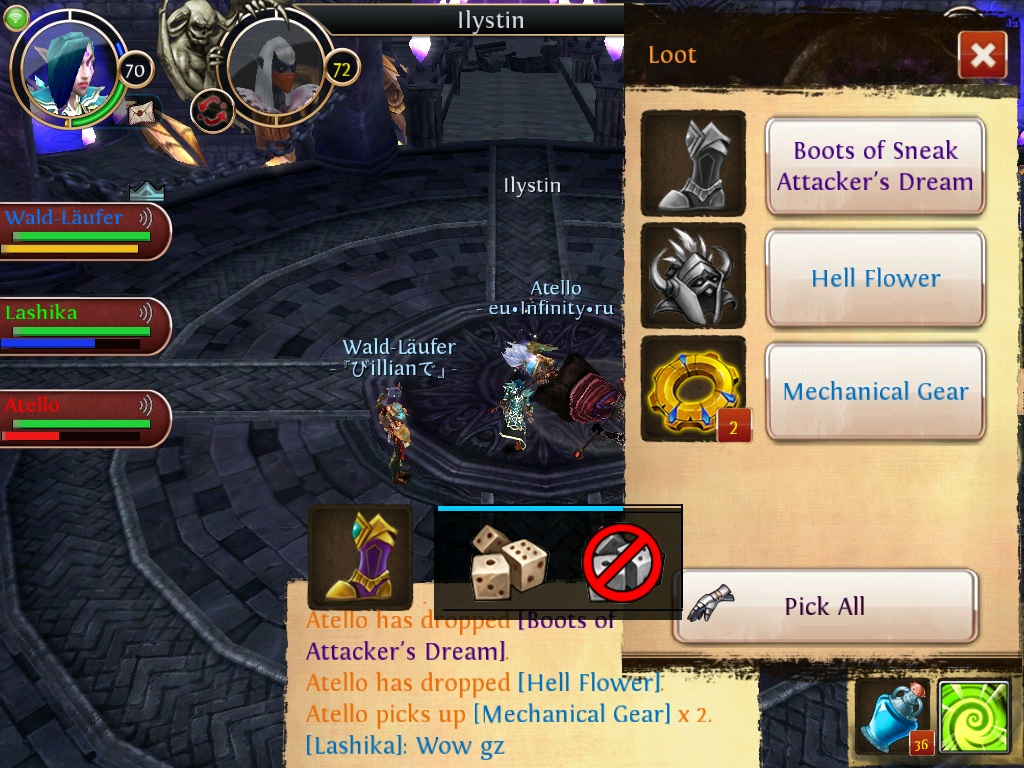Activate the green swirl skill
The height and width of the screenshot is (768, 1024).
pos(973,717)
